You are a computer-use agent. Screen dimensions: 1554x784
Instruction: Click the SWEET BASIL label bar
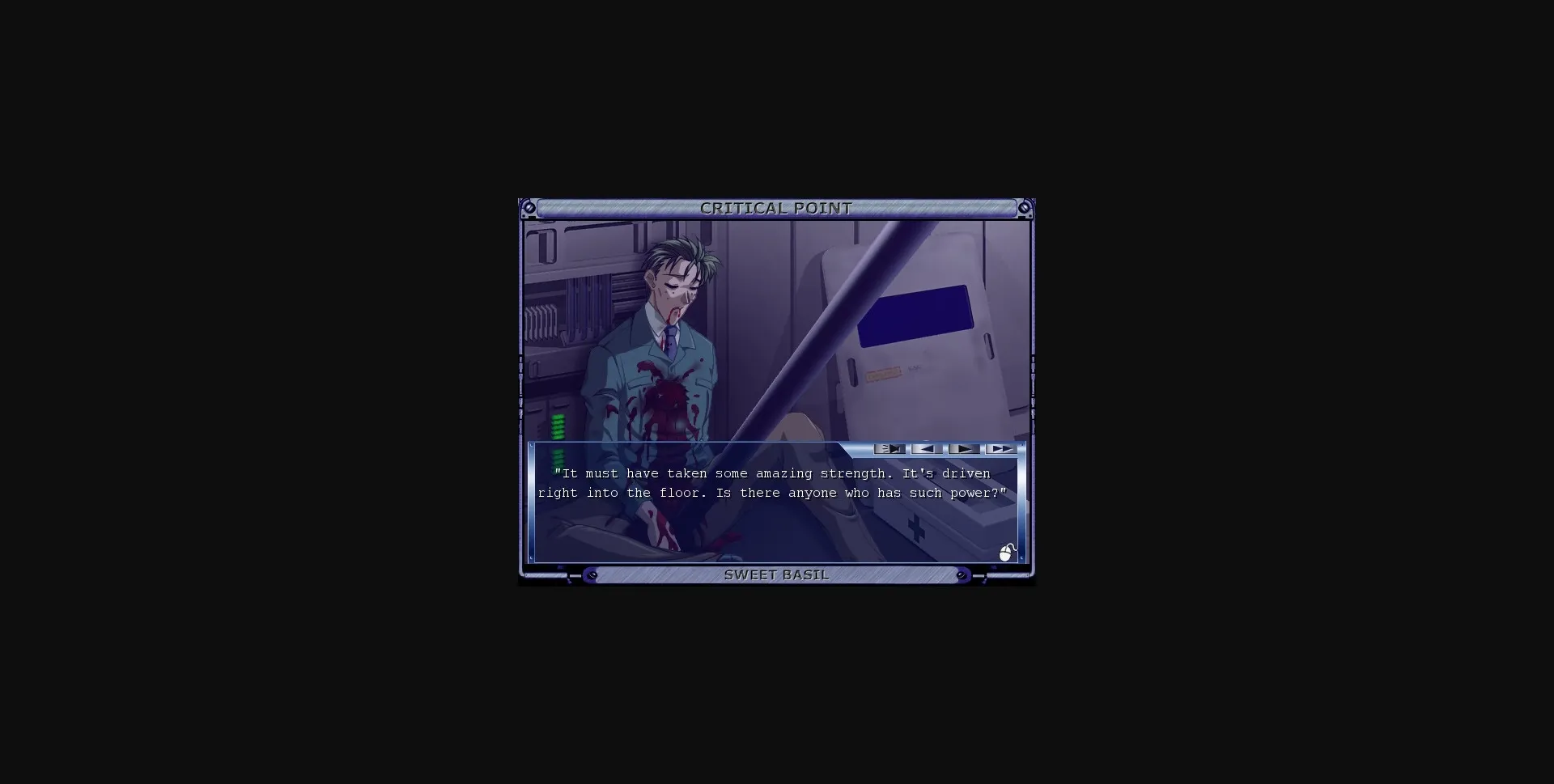776,575
